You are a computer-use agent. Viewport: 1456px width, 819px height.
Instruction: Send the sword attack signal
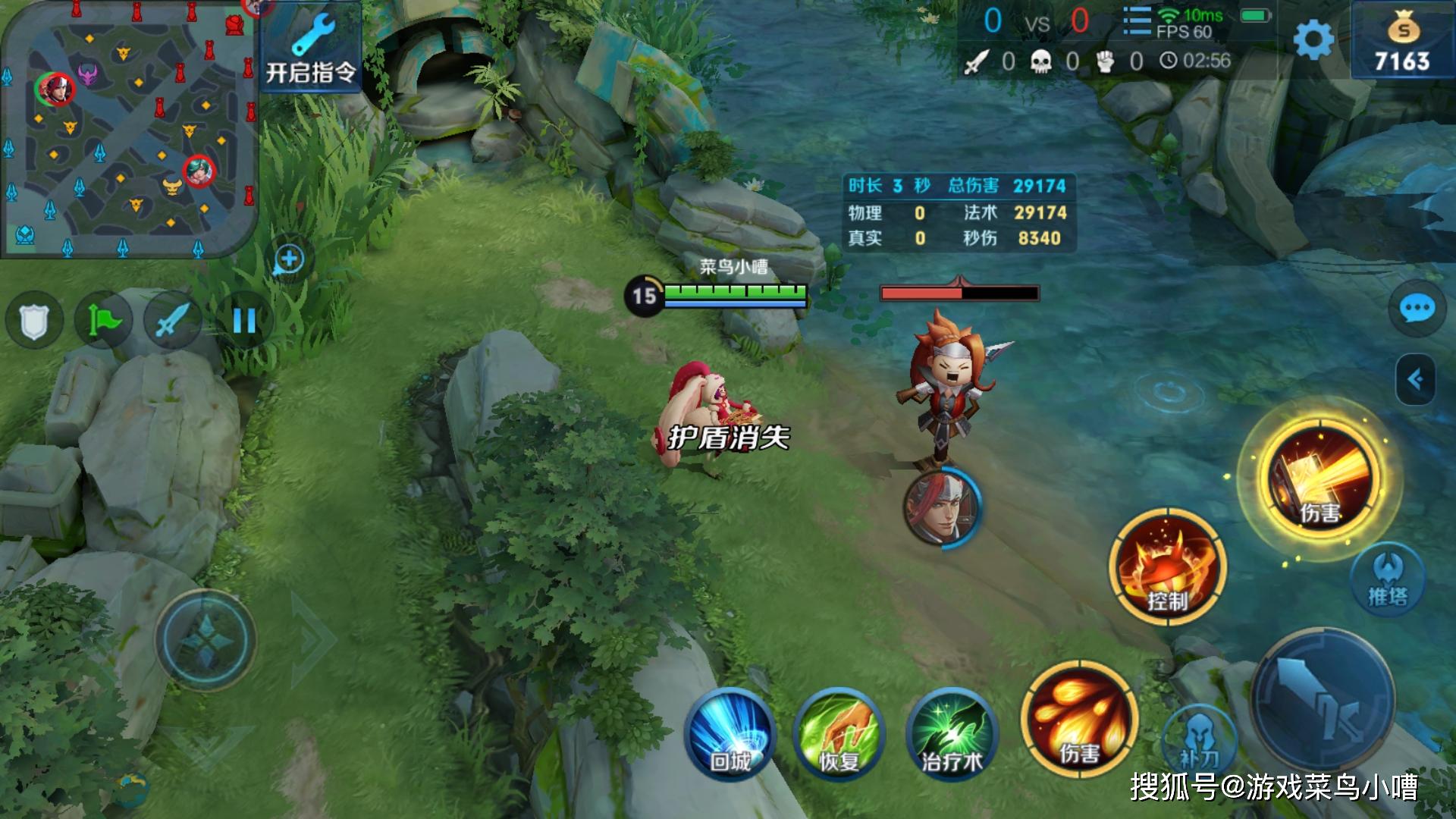click(x=173, y=321)
